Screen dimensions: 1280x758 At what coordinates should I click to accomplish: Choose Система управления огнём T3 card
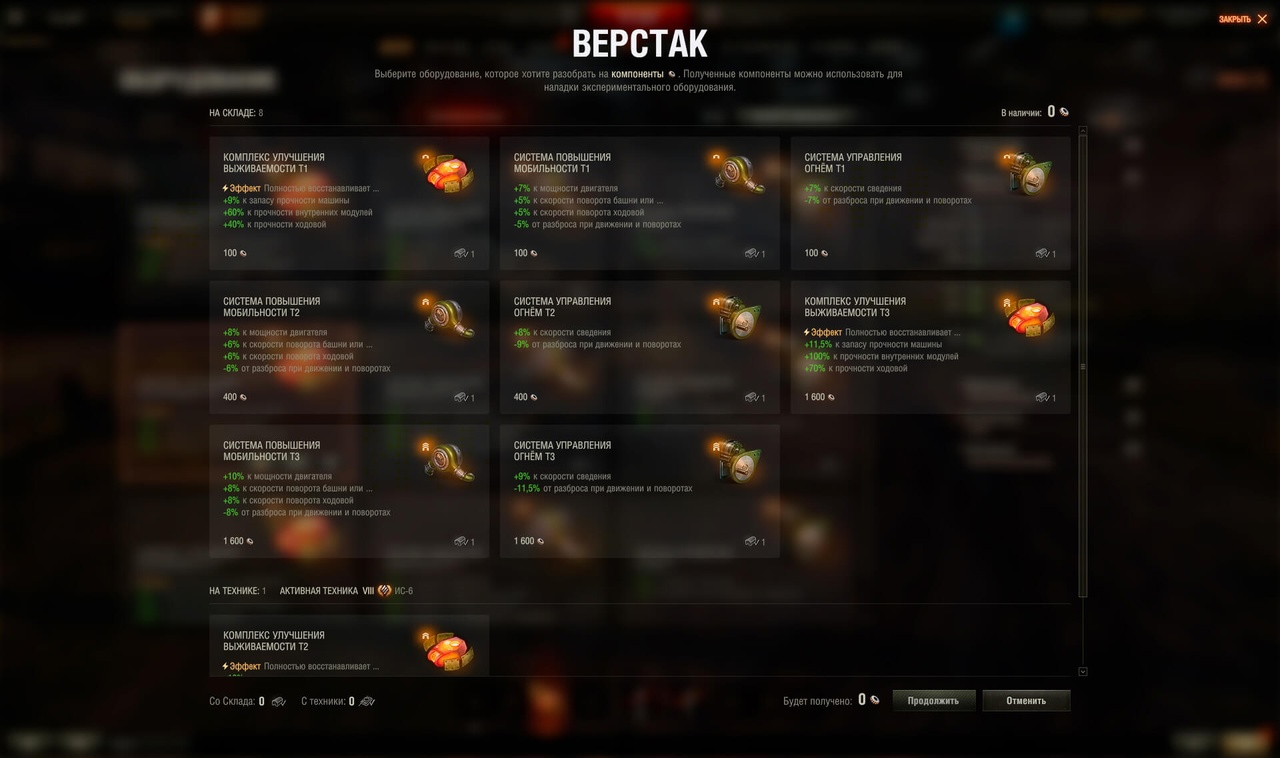[639, 491]
